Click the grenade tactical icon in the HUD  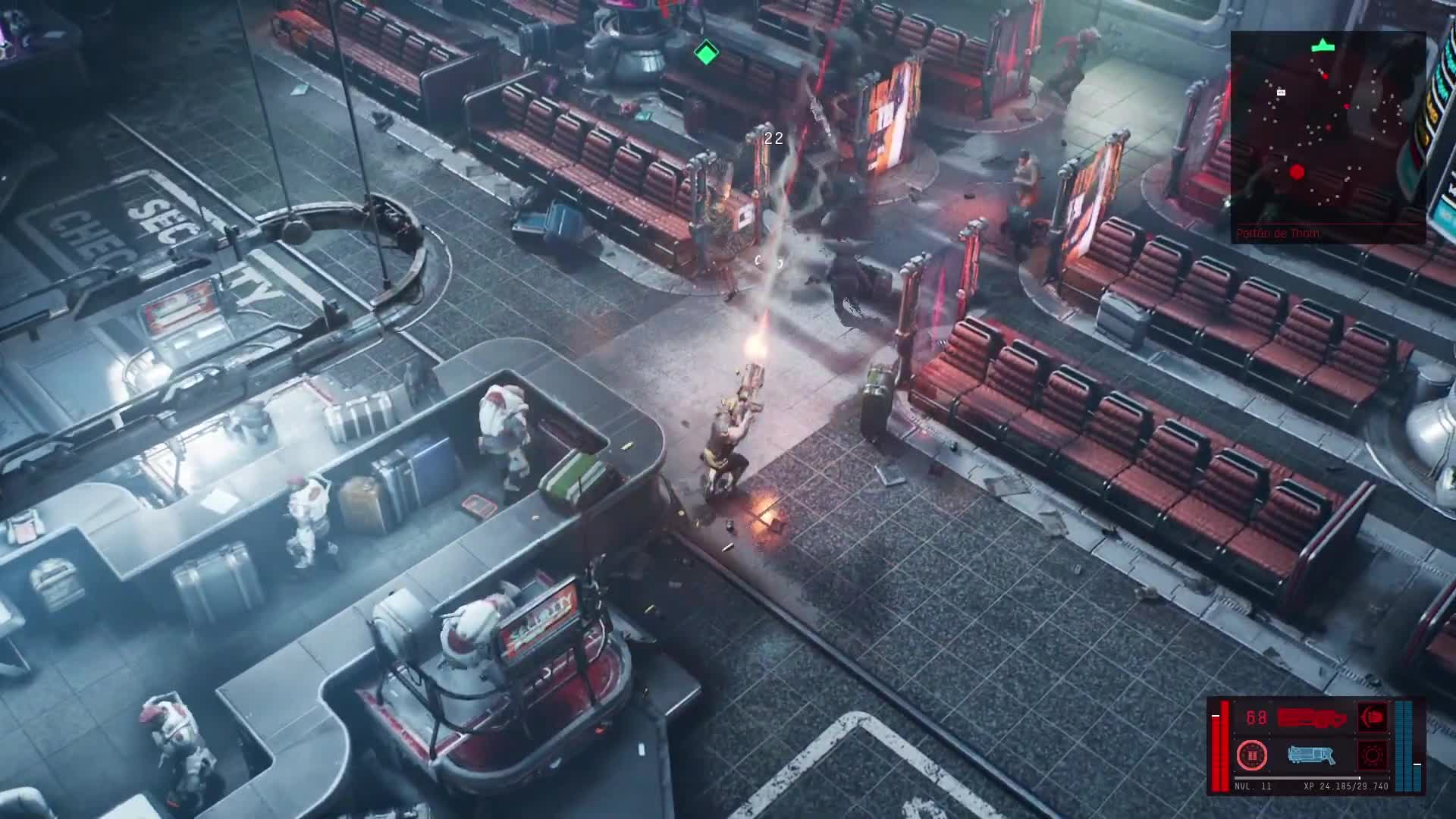(x=1252, y=756)
